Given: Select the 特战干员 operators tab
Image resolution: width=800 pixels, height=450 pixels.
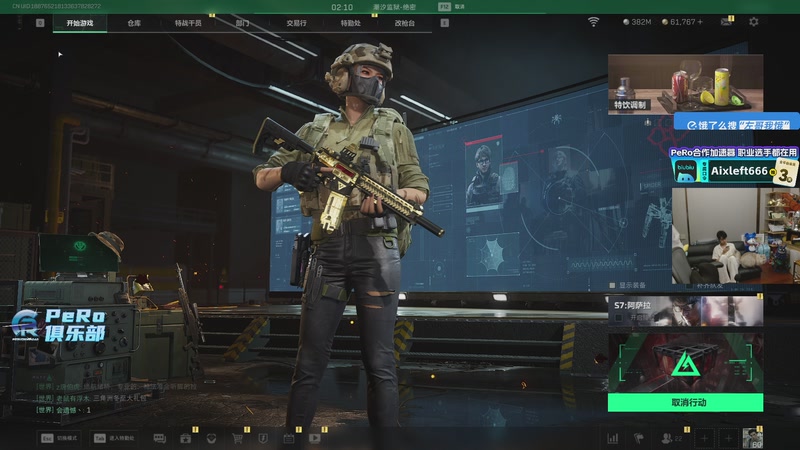Looking at the screenshot, I should tap(187, 21).
